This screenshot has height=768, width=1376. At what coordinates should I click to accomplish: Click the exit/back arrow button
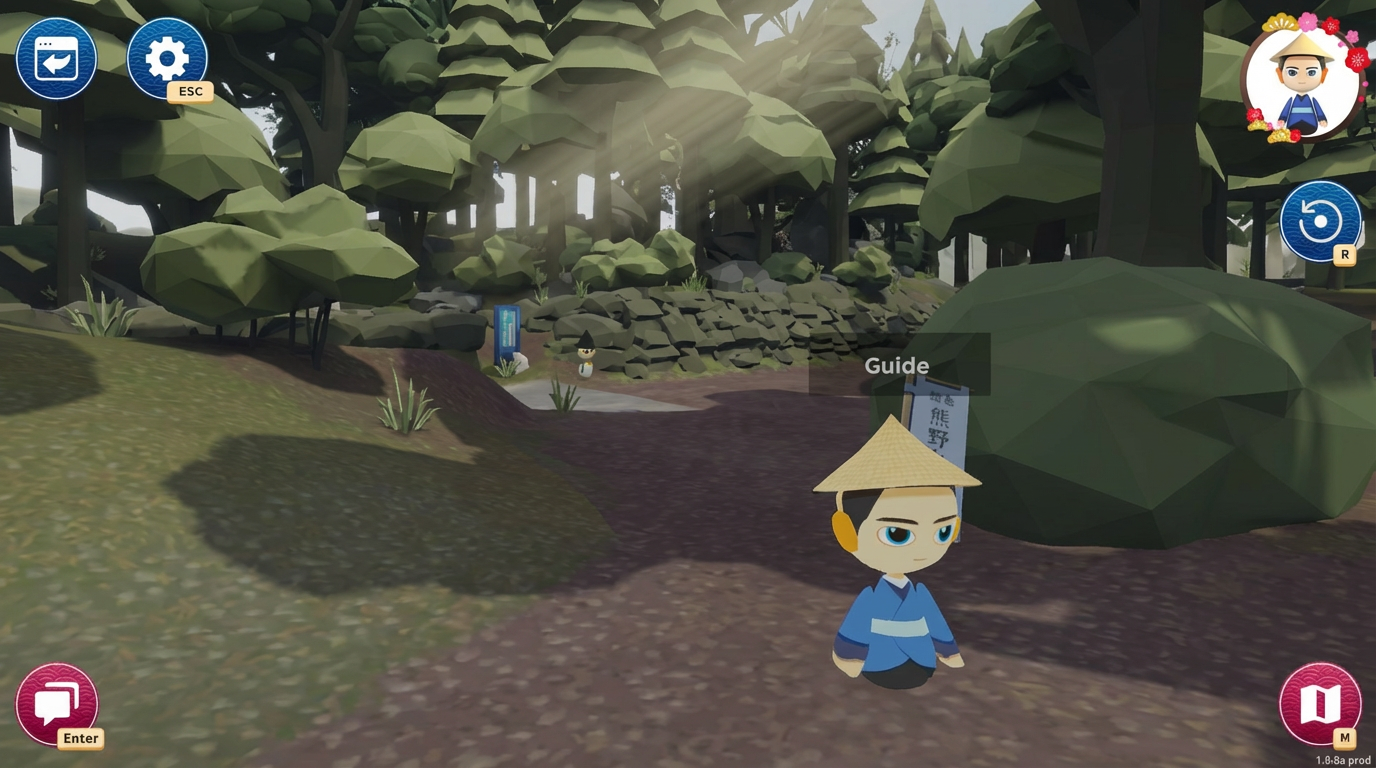coord(56,59)
